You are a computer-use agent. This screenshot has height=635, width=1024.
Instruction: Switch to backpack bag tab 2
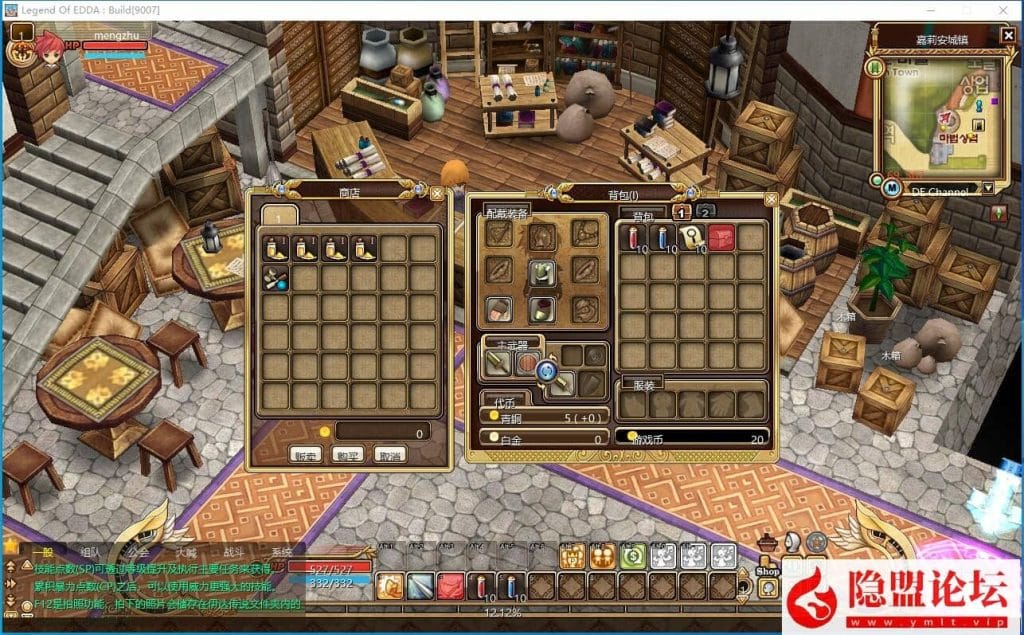tap(705, 211)
